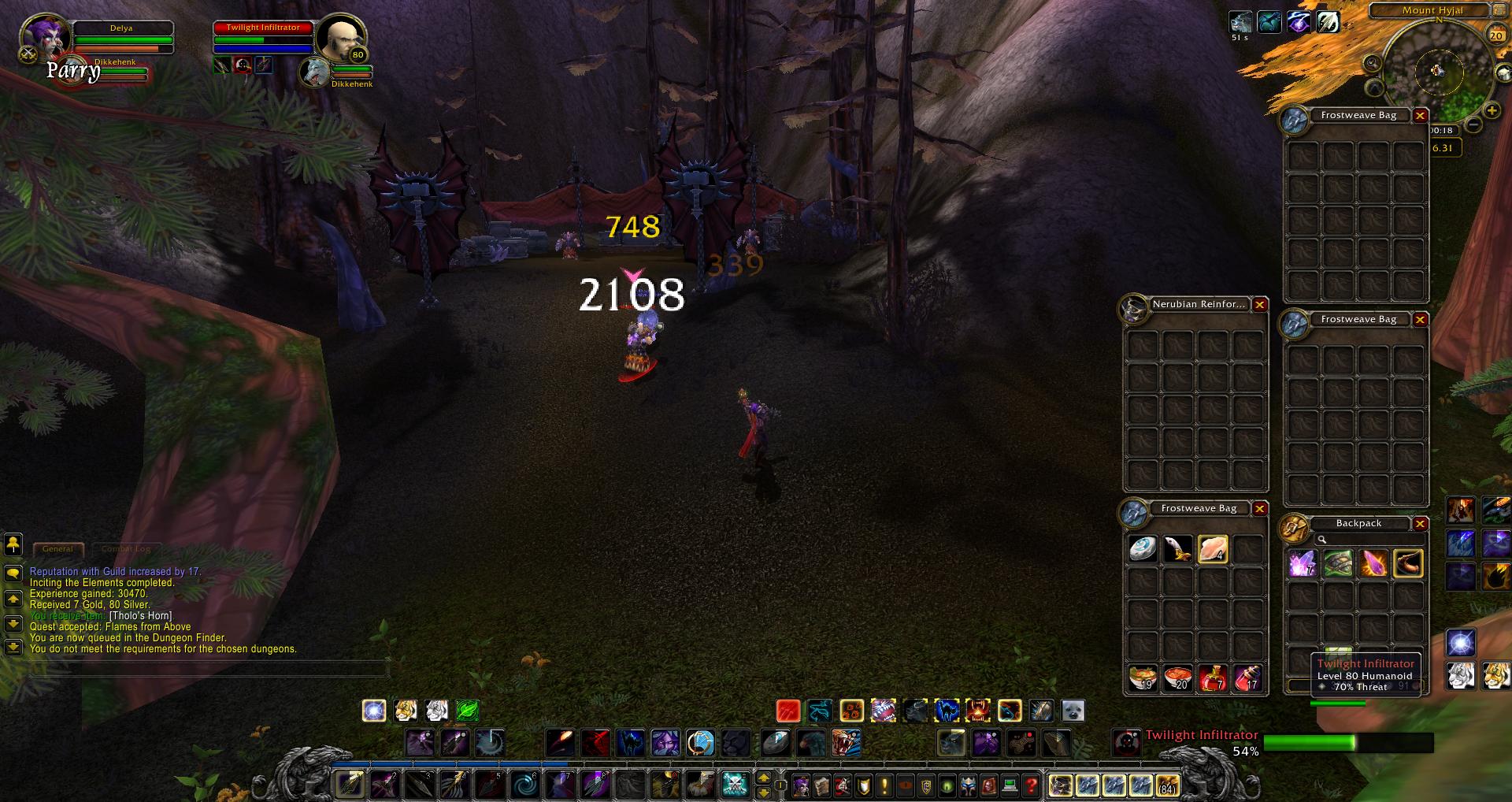Open the quest log exclamation mark button
This screenshot has height=802, width=1512.
(x=884, y=785)
